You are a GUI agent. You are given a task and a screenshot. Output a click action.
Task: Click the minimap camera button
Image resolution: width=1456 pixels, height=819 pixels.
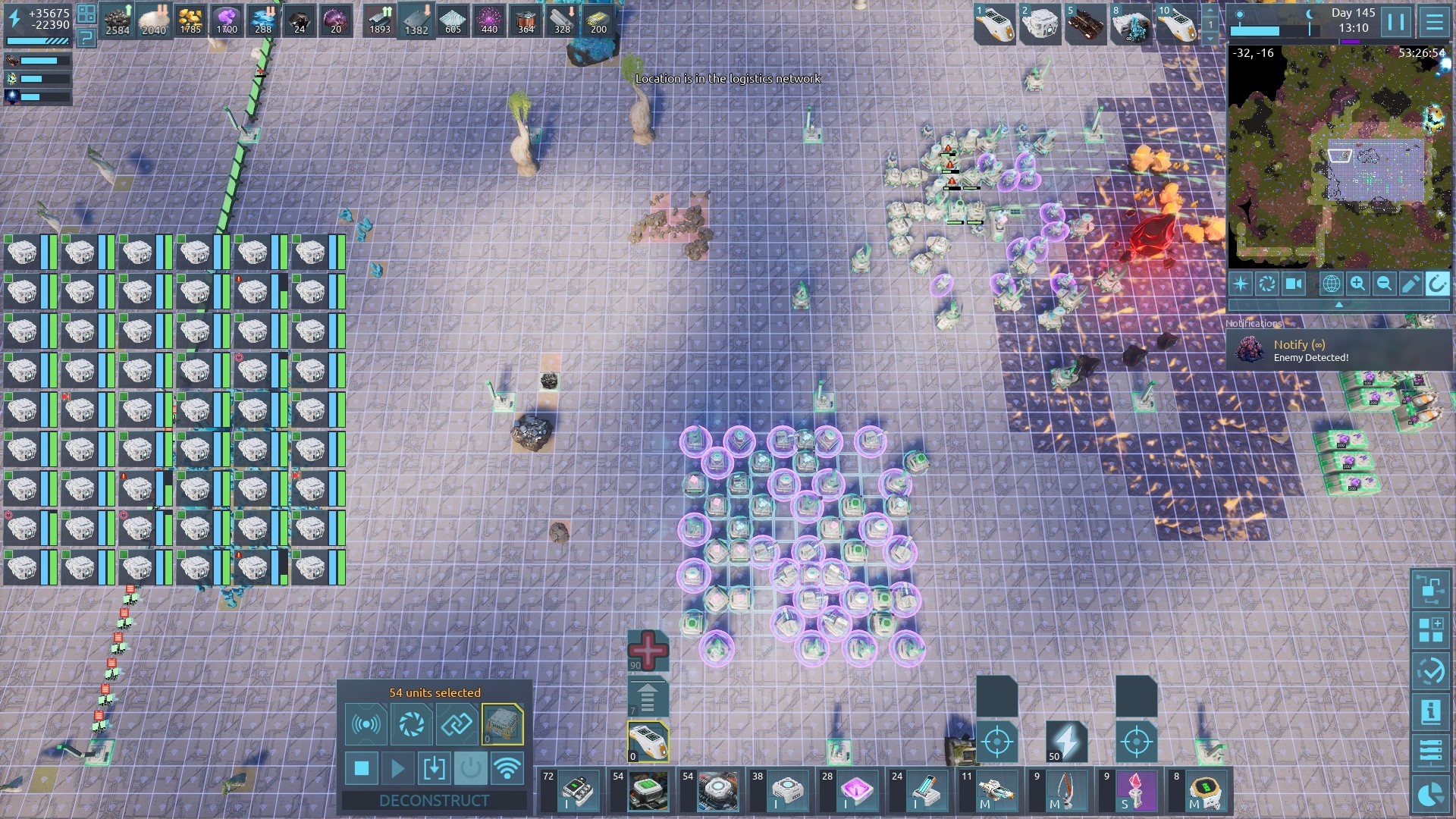click(1294, 284)
